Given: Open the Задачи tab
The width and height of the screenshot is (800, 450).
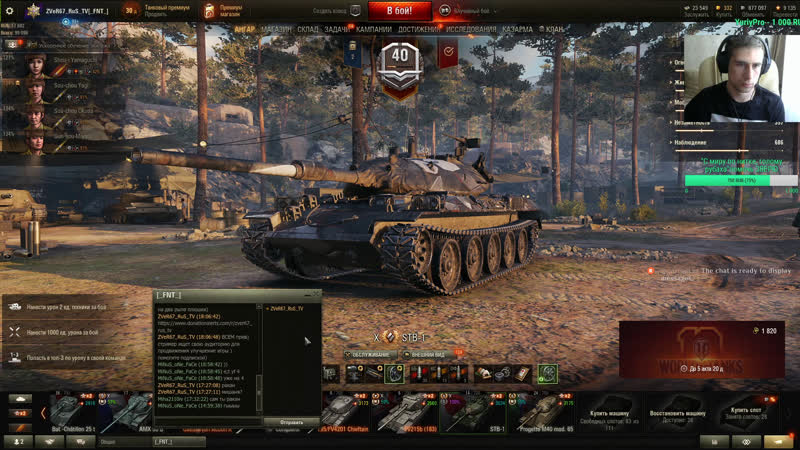Looking at the screenshot, I should coord(337,30).
